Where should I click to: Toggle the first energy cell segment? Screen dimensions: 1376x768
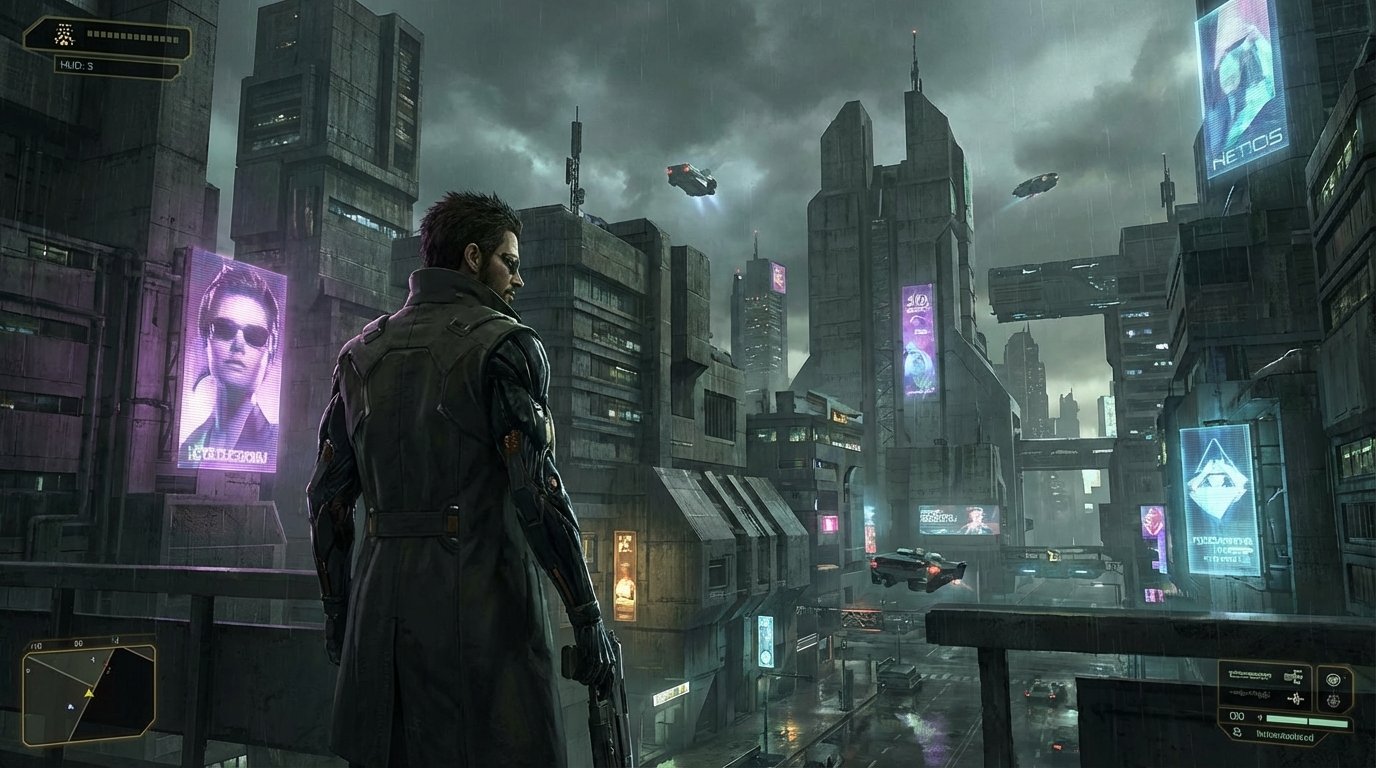click(x=89, y=34)
